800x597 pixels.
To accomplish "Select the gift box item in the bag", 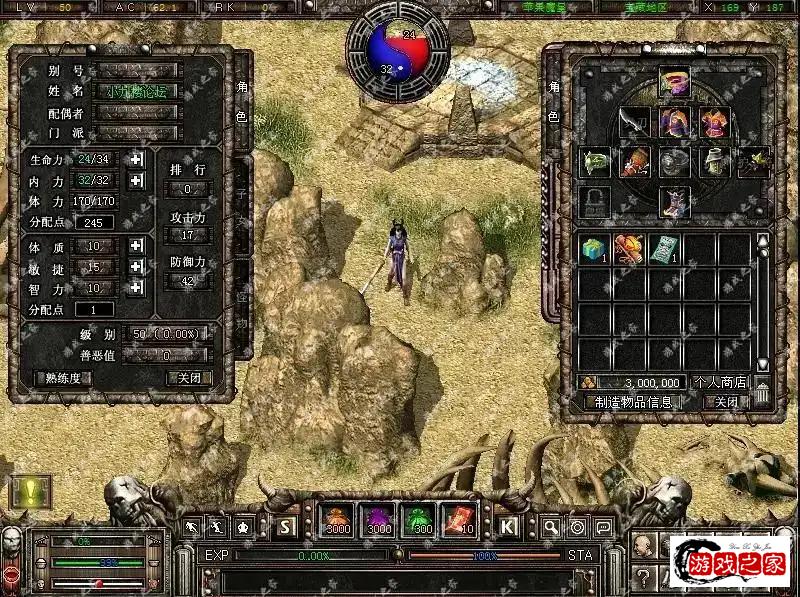I will [594, 250].
